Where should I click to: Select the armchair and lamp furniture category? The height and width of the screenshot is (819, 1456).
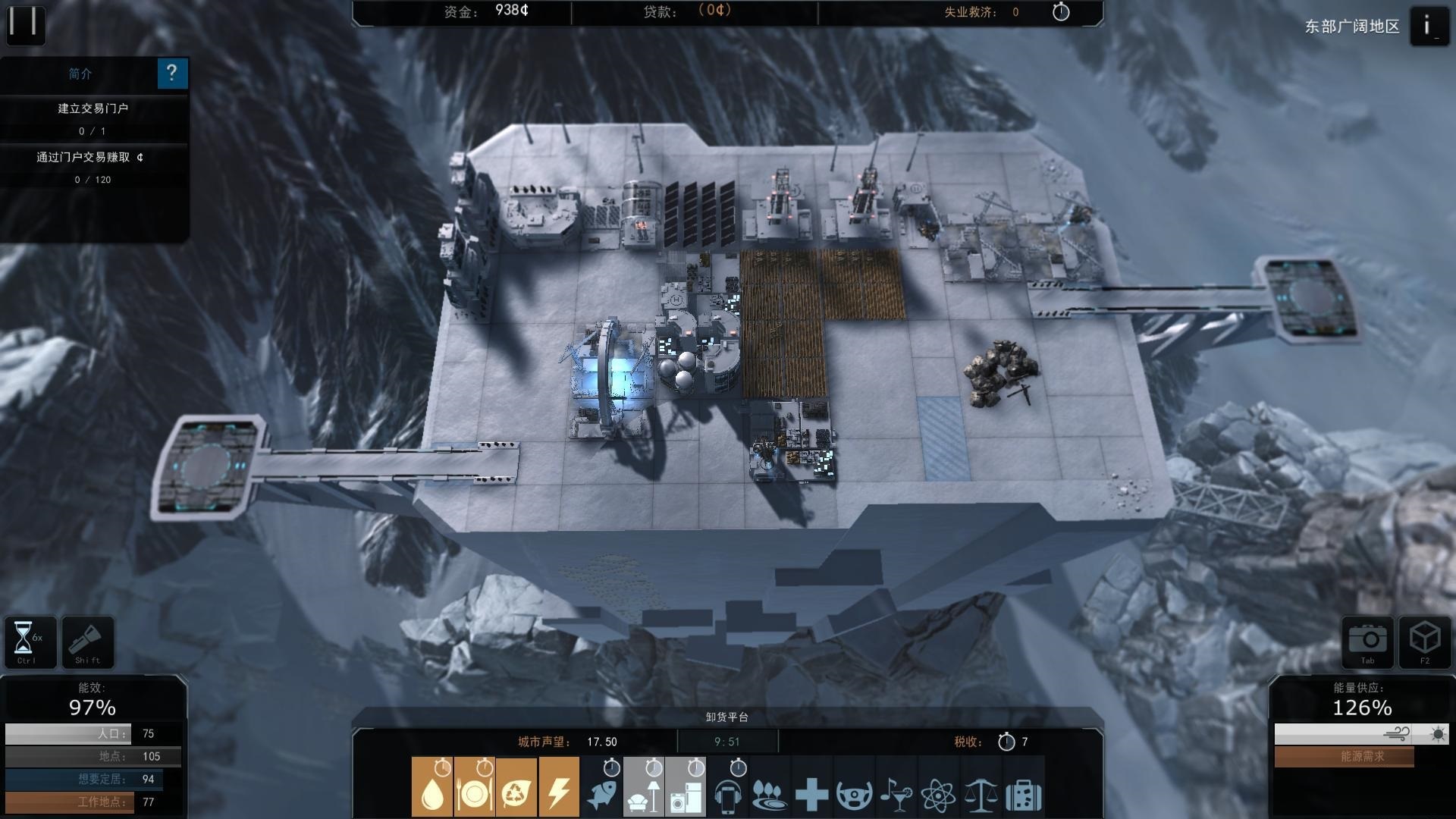point(643,787)
